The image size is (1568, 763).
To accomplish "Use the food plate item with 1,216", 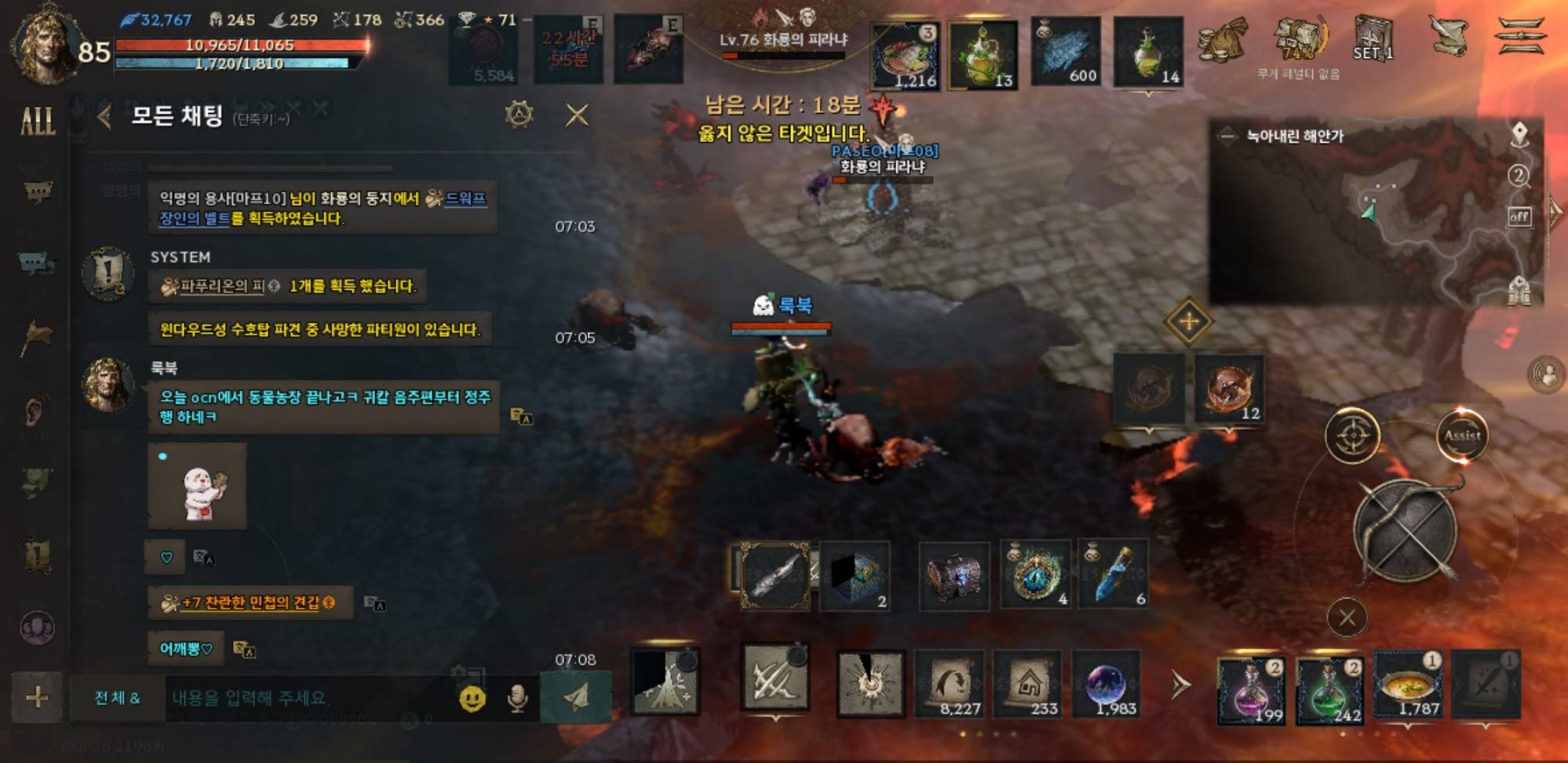I will click(905, 55).
